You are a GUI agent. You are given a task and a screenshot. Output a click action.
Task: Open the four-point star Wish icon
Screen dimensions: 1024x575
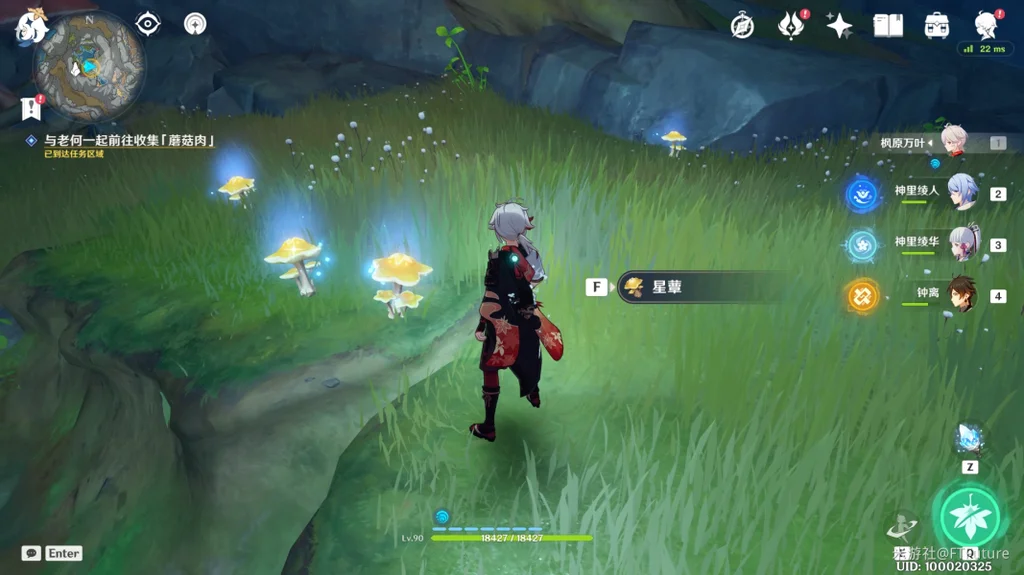[839, 26]
